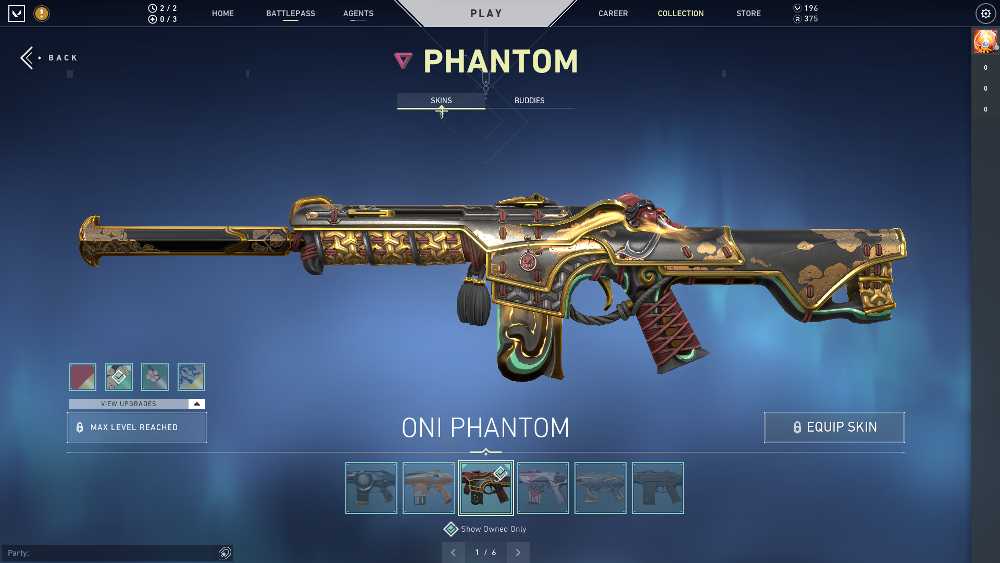Open the Home menu
The height and width of the screenshot is (563, 1000).
pos(223,14)
